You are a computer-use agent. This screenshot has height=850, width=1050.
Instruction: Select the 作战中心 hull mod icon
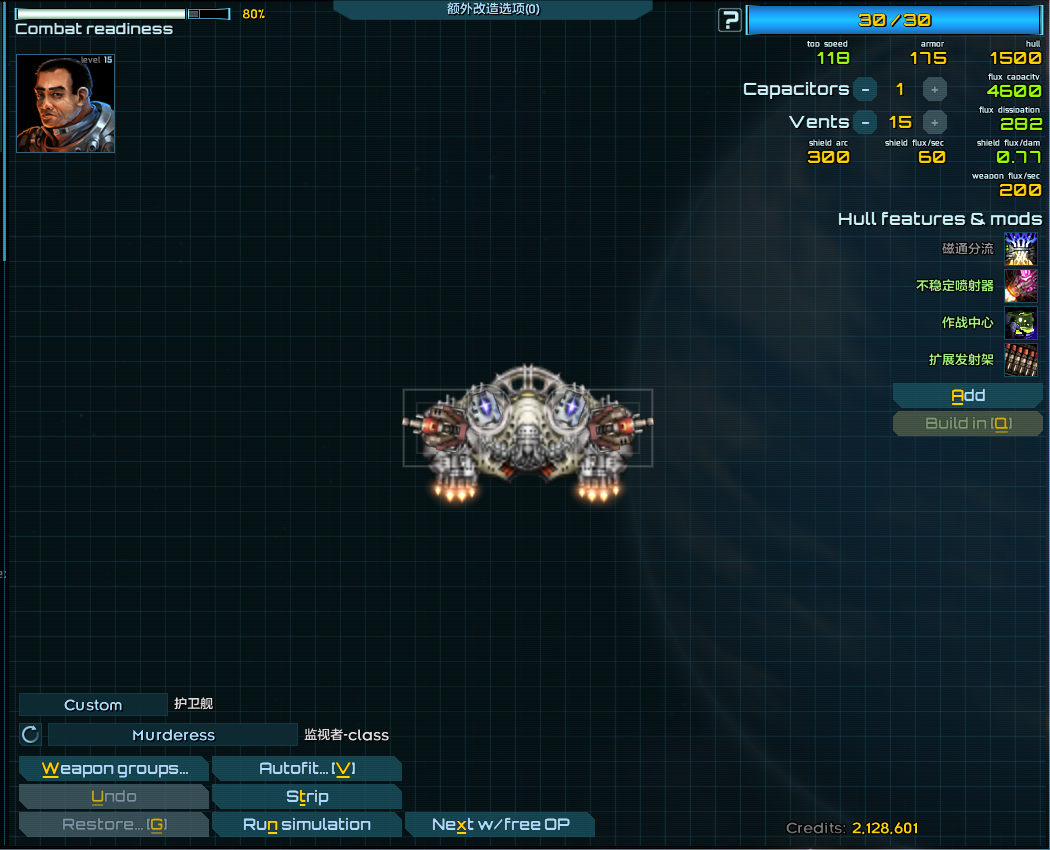pos(1021,323)
